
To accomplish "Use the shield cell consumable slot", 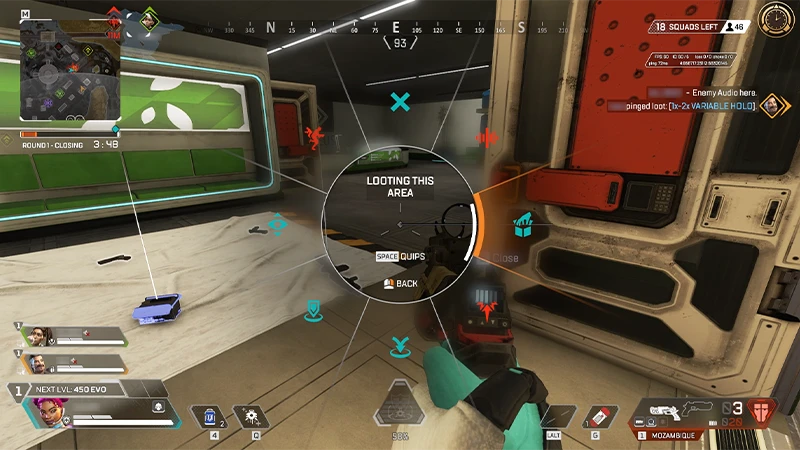I will point(211,415).
